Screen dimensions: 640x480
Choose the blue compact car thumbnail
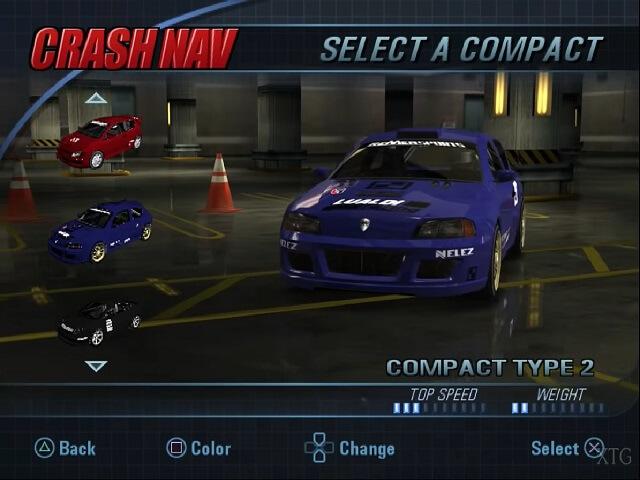click(100, 229)
